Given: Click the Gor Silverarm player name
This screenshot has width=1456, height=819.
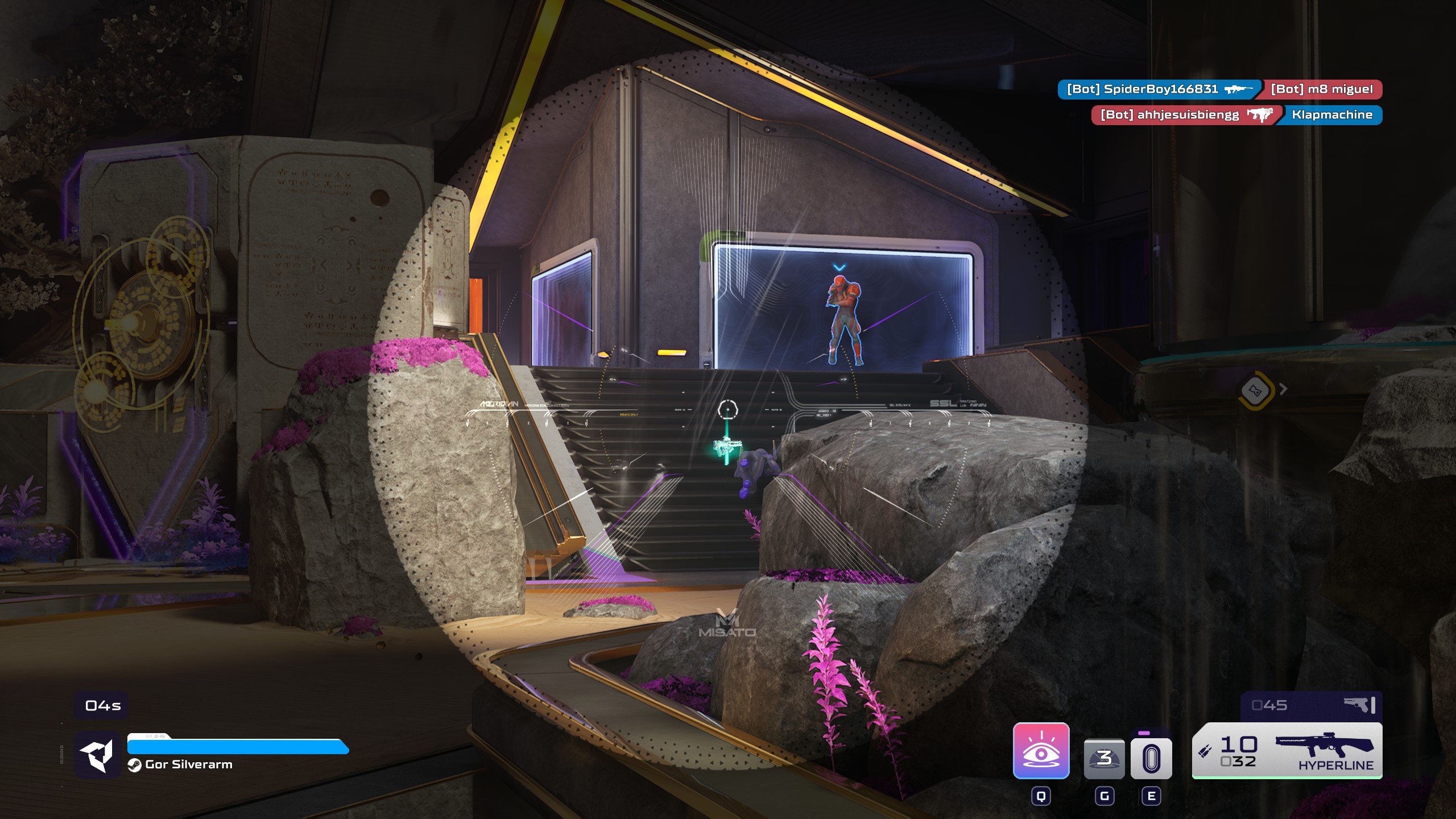Looking at the screenshot, I should [x=188, y=764].
